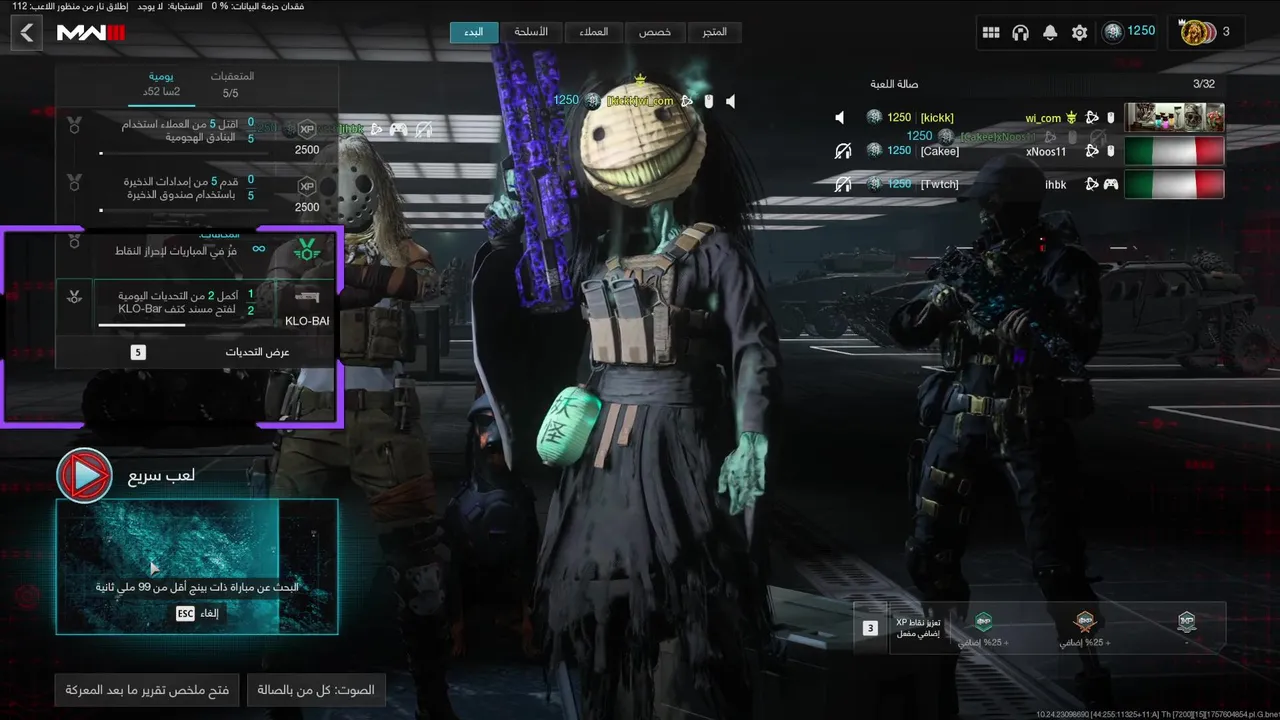Open the grid menu icon

pyautogui.click(x=991, y=33)
